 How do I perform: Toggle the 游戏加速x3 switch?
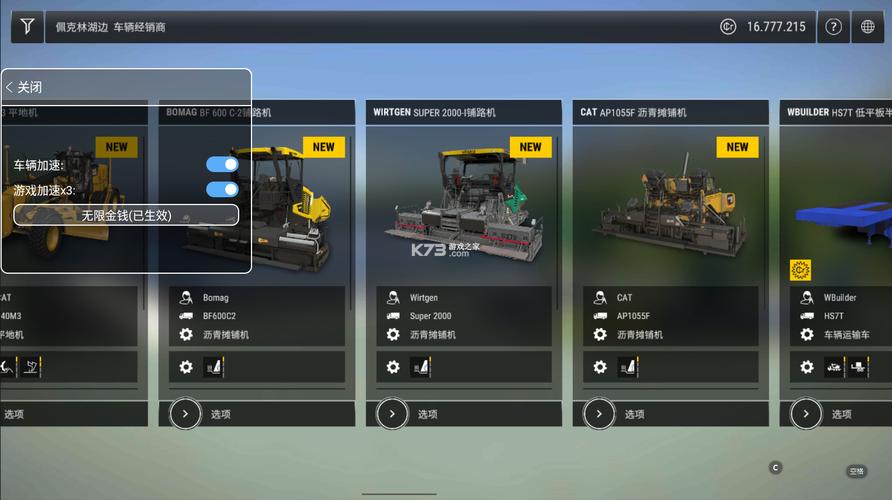[222, 189]
